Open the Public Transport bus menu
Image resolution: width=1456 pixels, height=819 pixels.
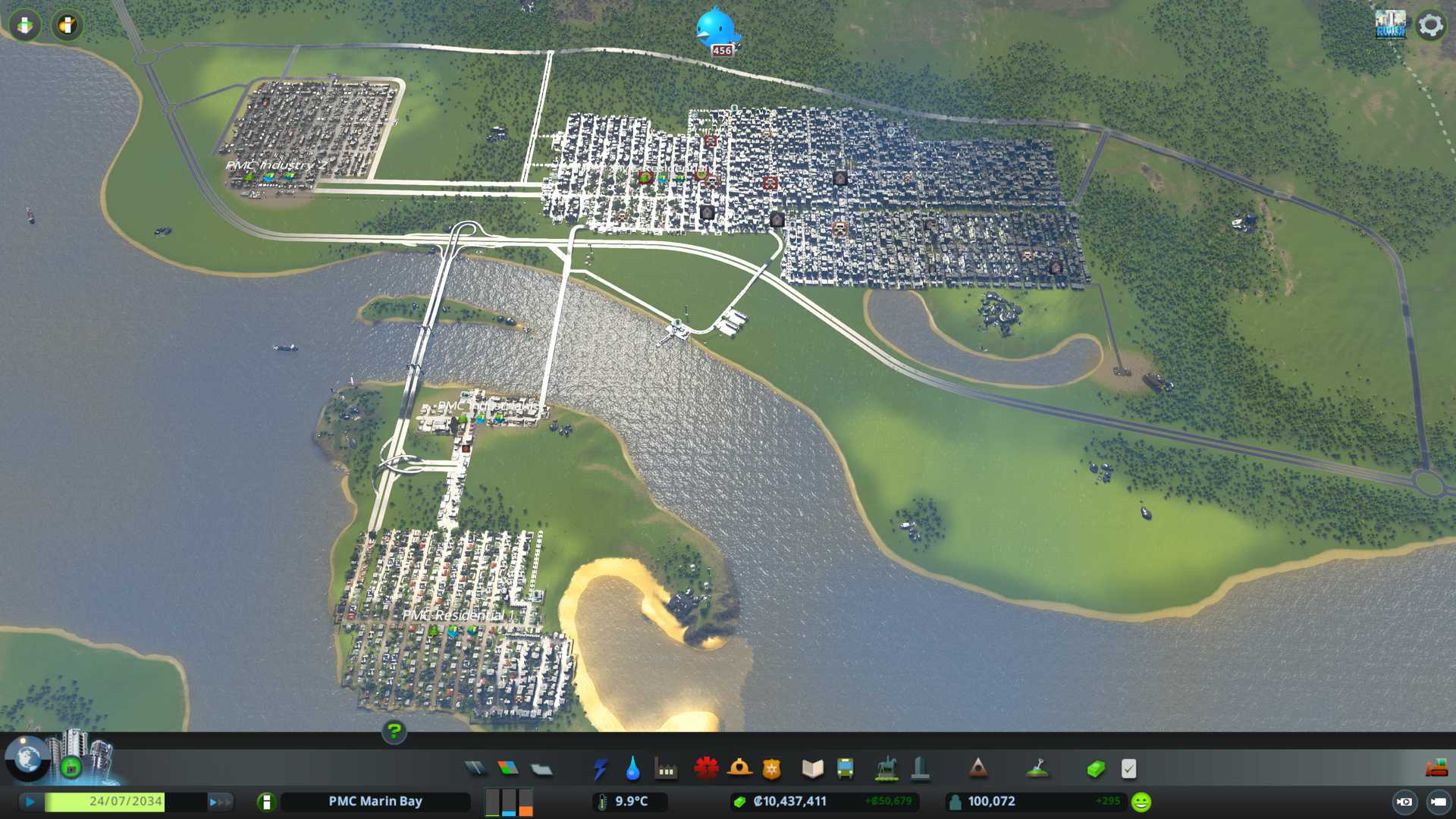coord(845,769)
